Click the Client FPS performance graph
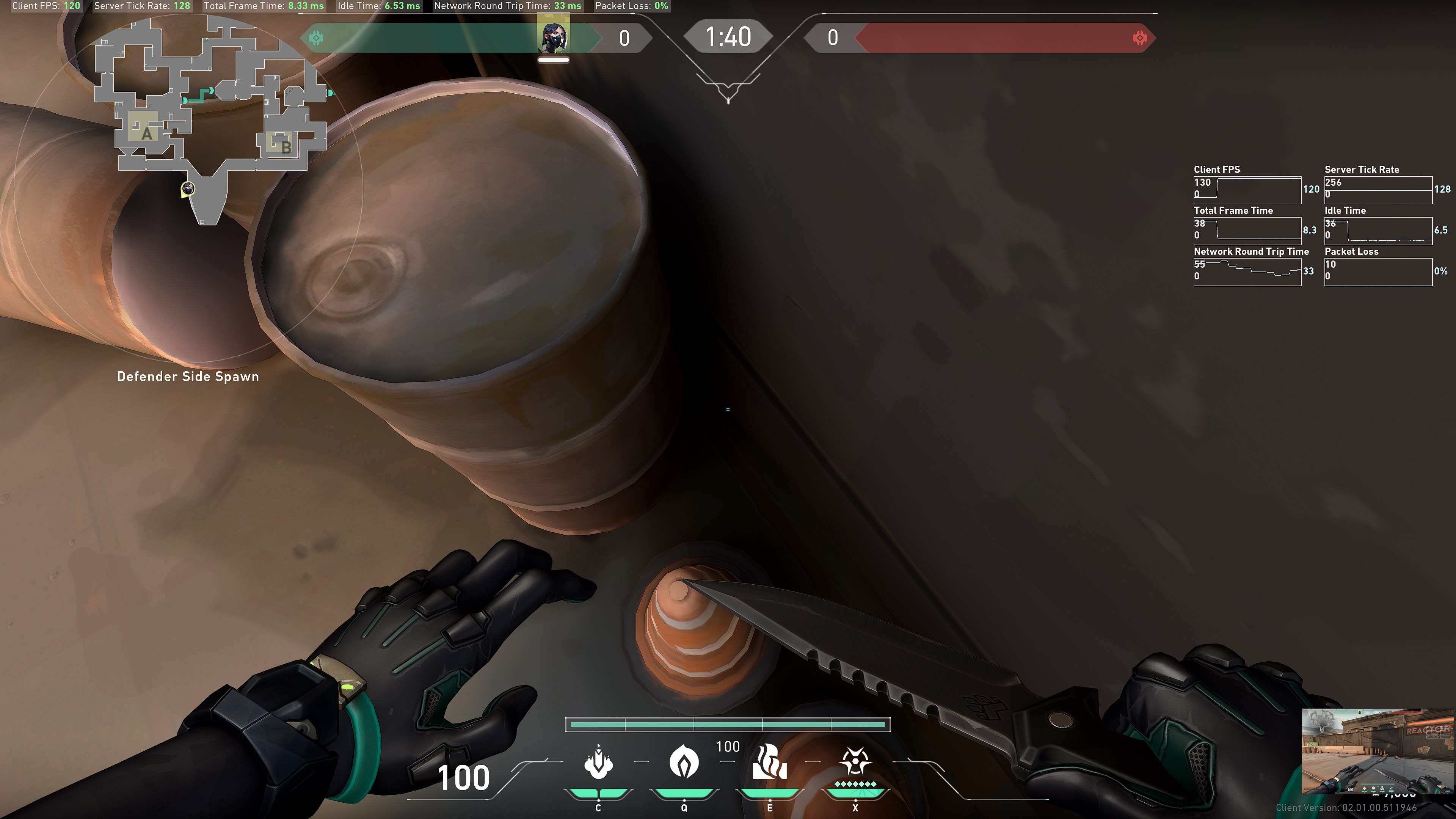This screenshot has width=1456, height=819. coord(1247,190)
